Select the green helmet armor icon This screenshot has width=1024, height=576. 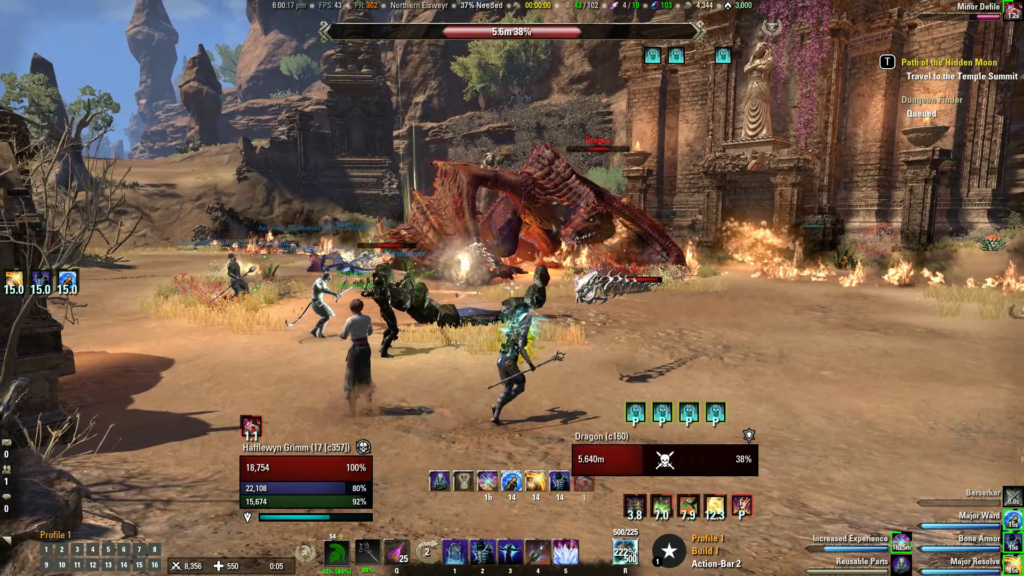(x=337, y=553)
